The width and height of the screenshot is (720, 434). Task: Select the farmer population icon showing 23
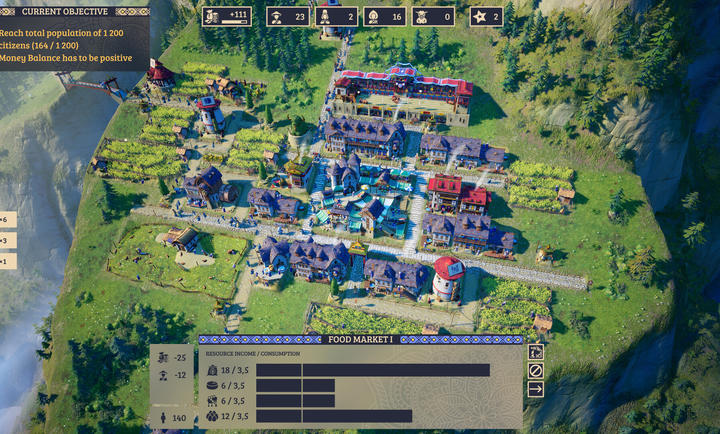286,16
